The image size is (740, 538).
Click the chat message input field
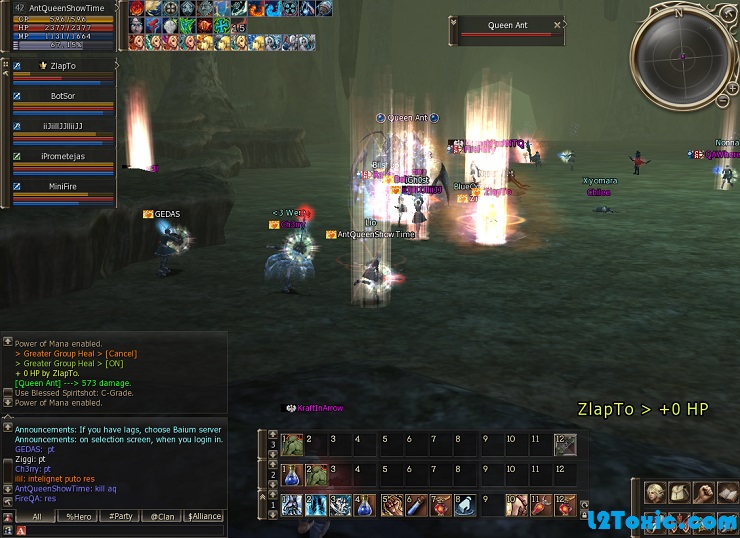[x=120, y=530]
